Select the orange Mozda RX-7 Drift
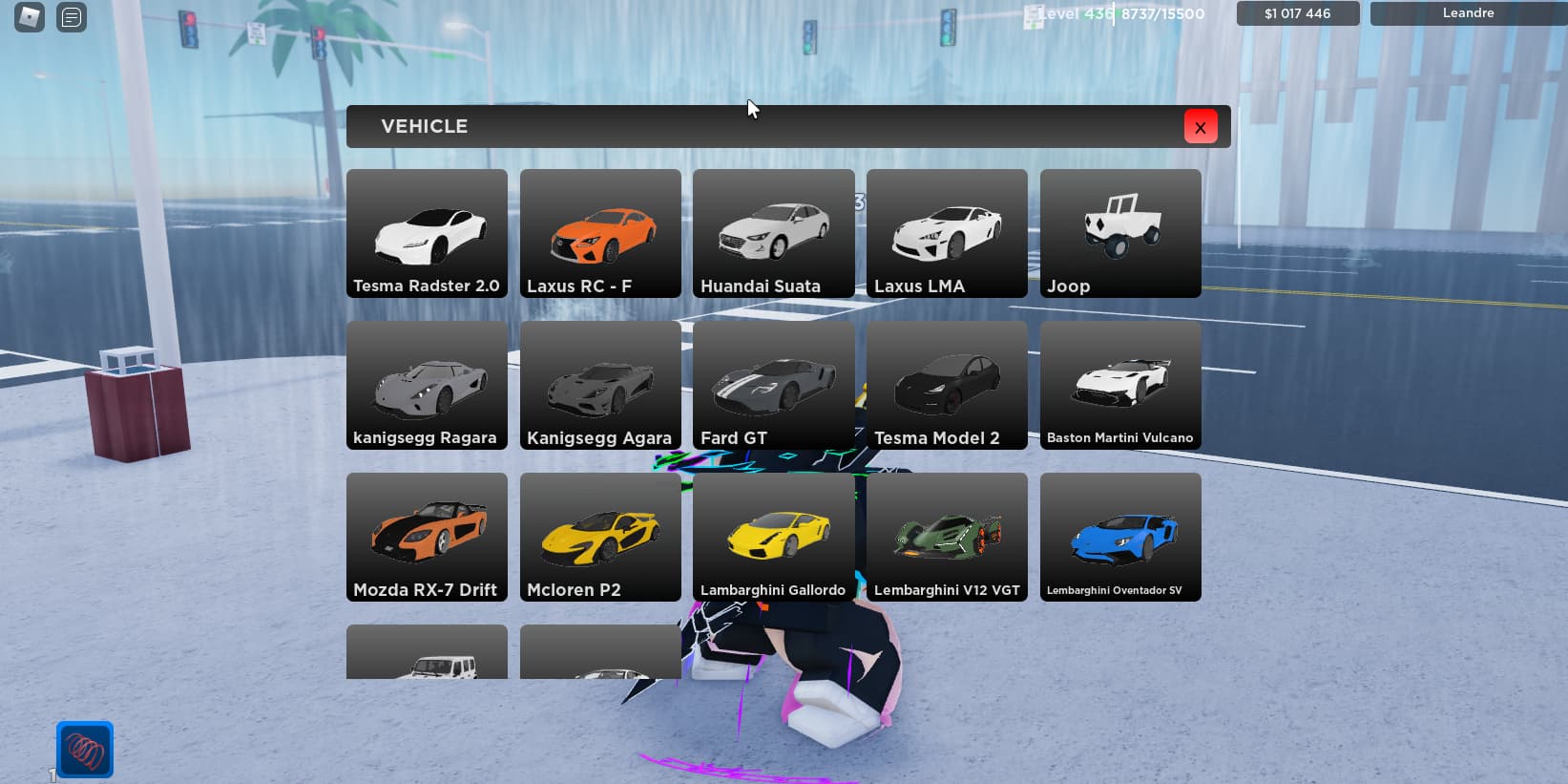The width and height of the screenshot is (1568, 784). (x=427, y=536)
